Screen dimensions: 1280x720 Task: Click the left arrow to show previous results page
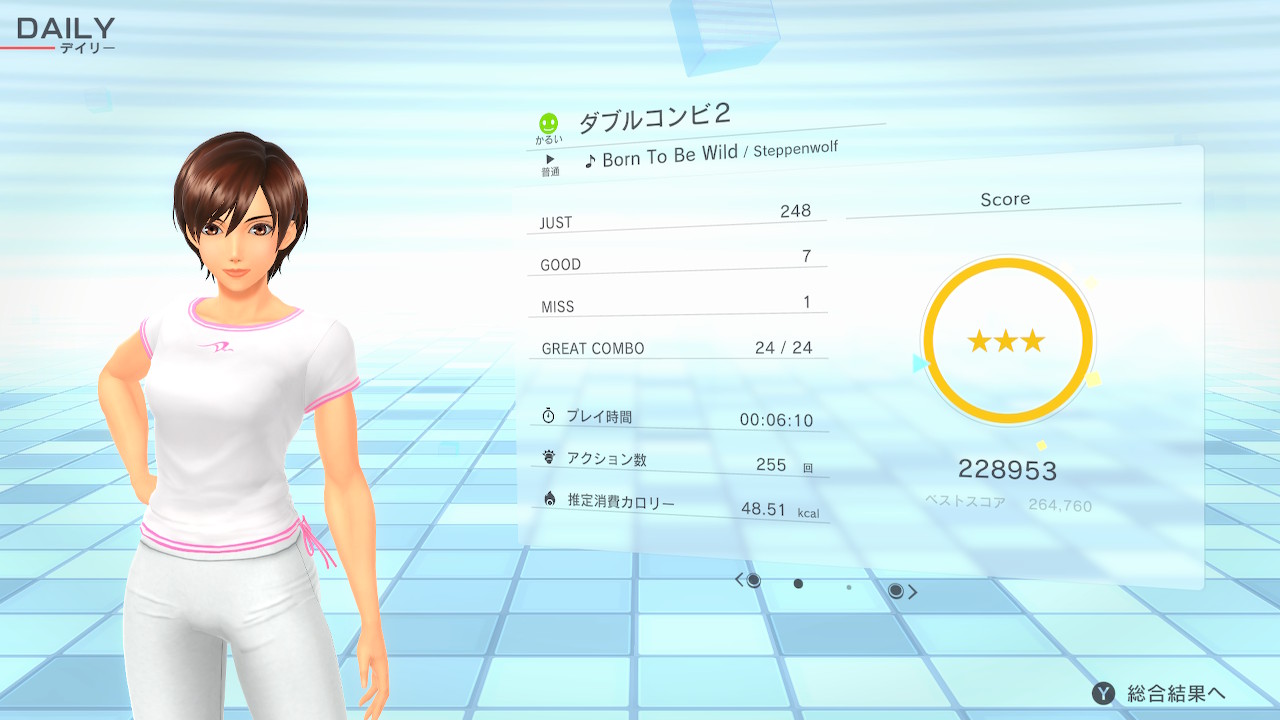[740, 580]
